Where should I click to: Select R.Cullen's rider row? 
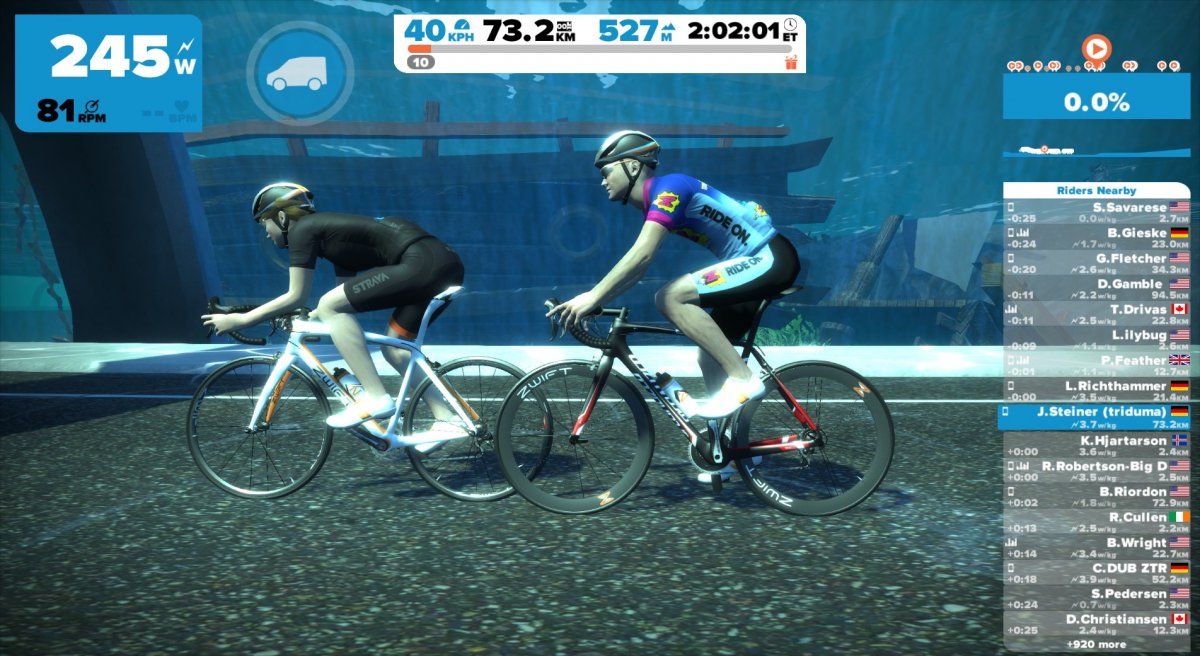(x=1096, y=522)
